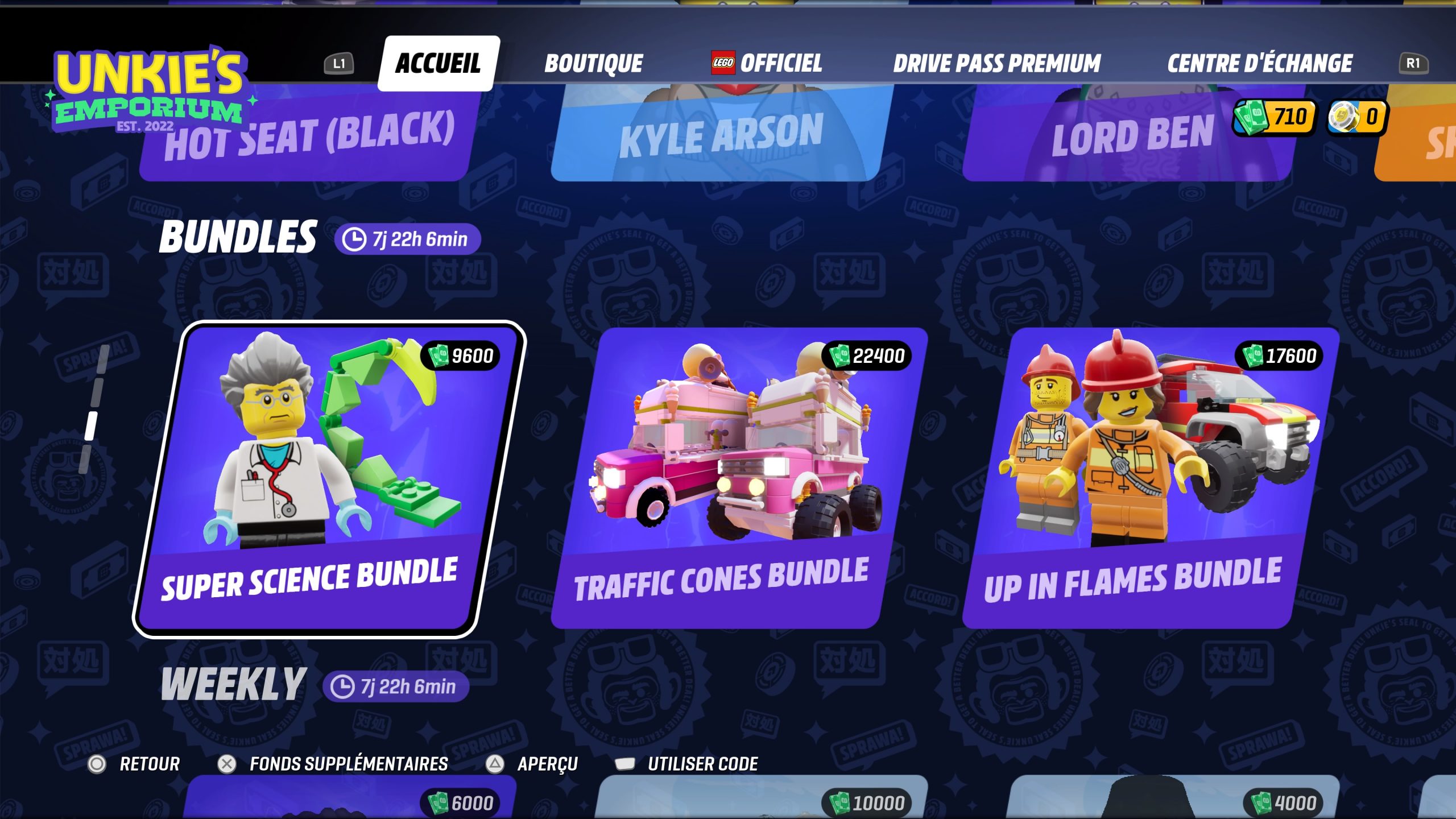
Task: Switch to the Accueil tab
Action: click(x=438, y=63)
